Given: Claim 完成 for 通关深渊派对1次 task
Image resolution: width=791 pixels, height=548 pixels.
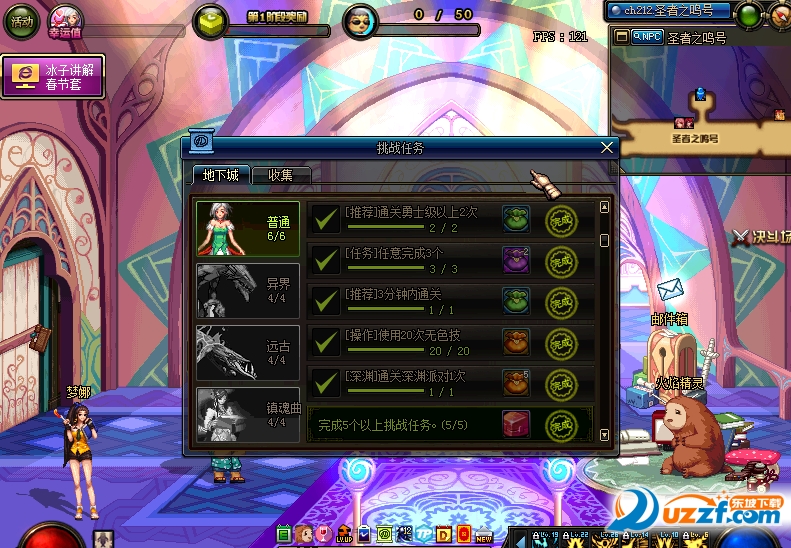Looking at the screenshot, I should click(561, 383).
